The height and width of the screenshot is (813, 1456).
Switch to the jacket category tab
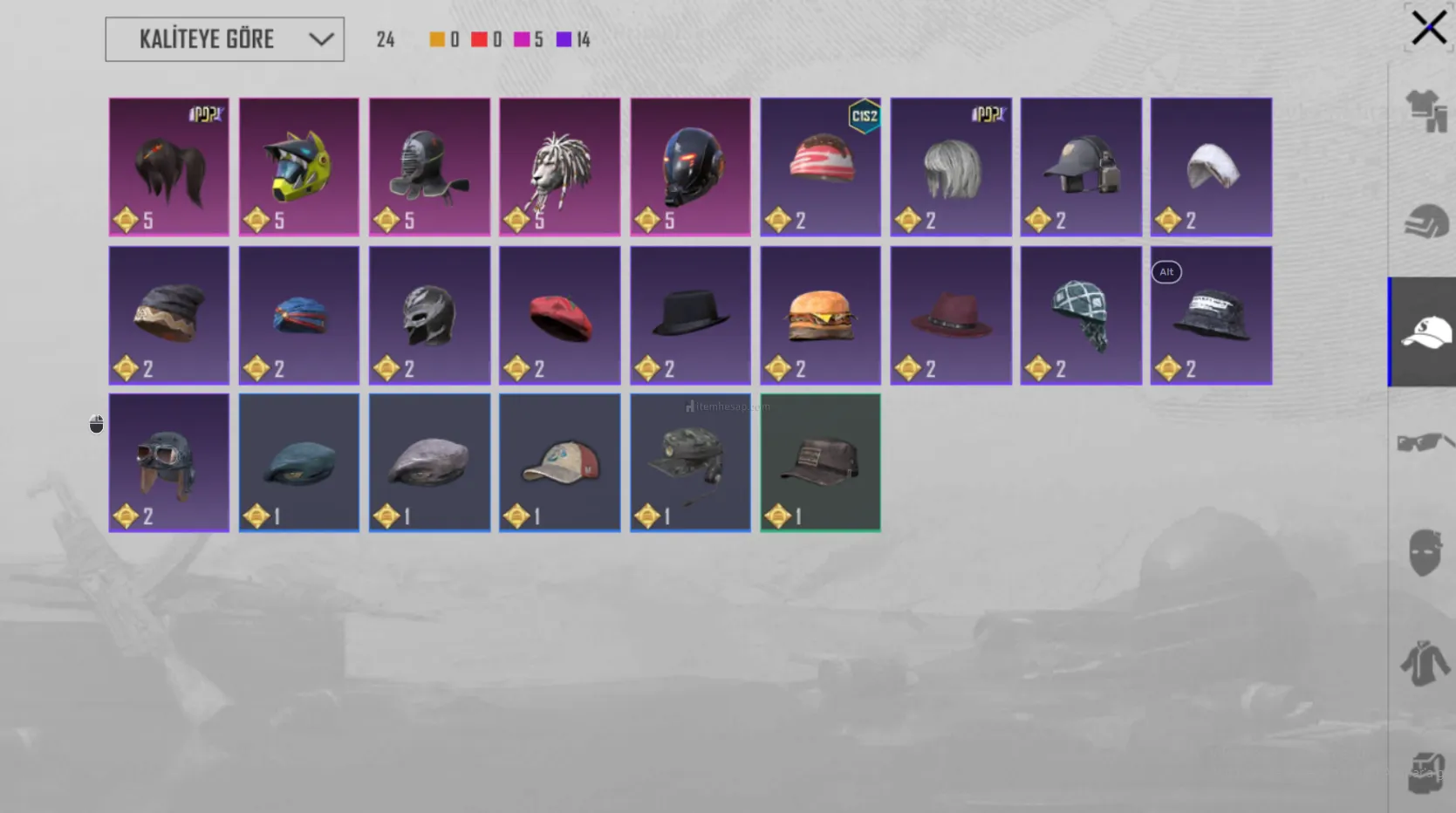click(1424, 663)
